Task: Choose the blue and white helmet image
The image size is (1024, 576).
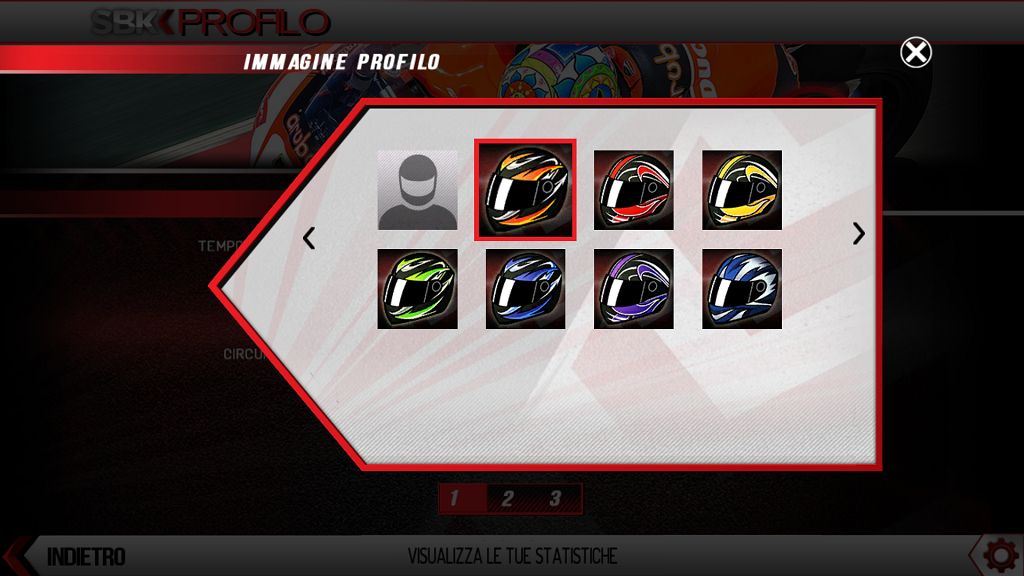Action: 742,289
